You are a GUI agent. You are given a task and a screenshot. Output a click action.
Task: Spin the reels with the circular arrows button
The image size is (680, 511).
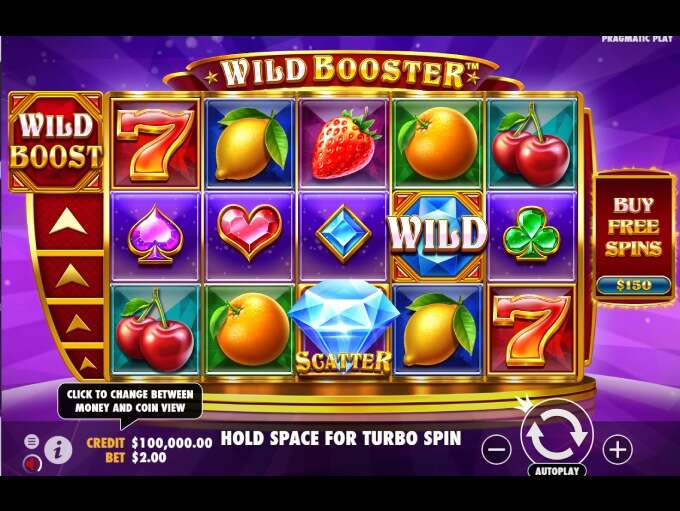(557, 436)
